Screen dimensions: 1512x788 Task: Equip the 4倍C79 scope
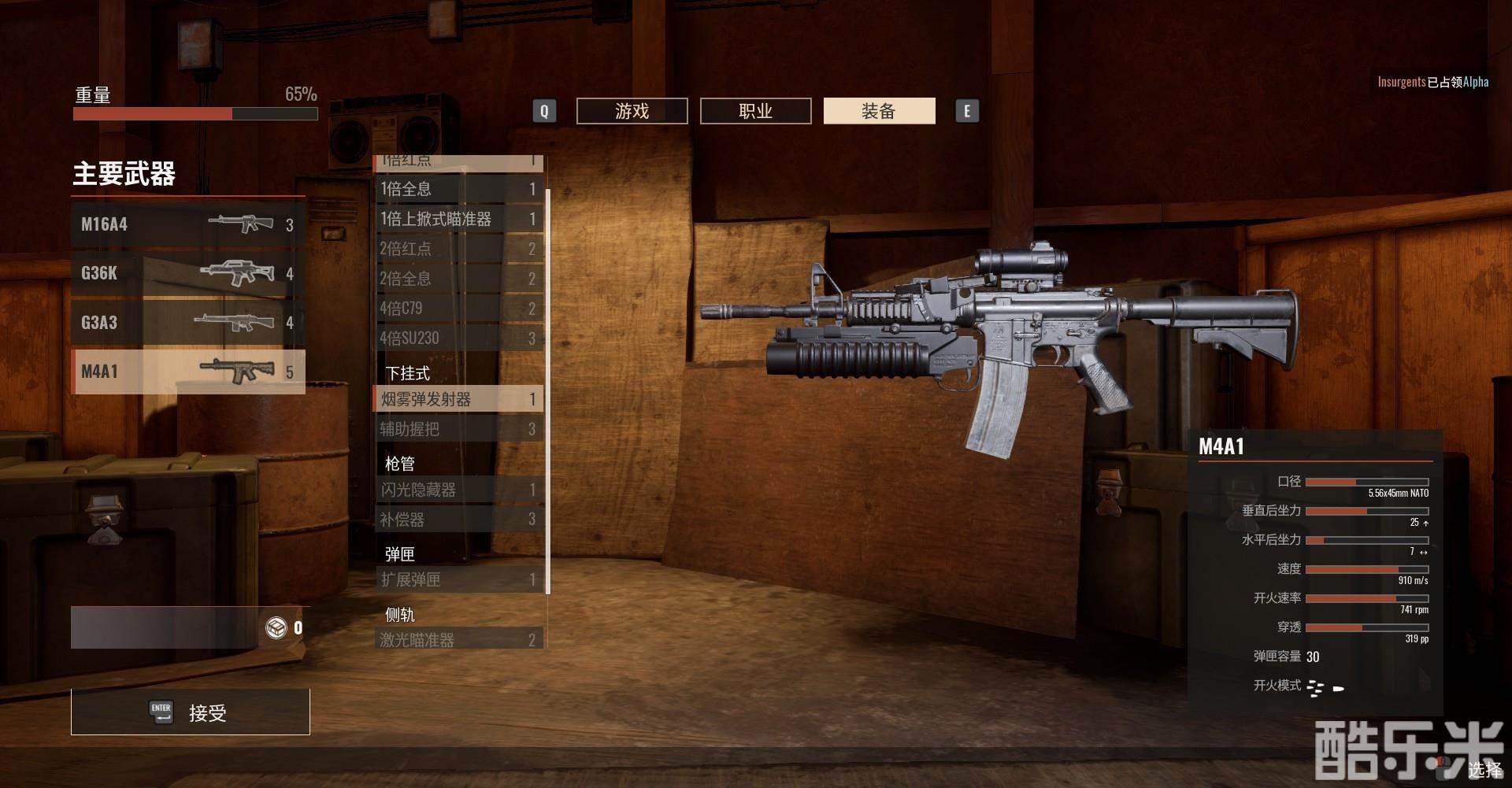[458, 309]
